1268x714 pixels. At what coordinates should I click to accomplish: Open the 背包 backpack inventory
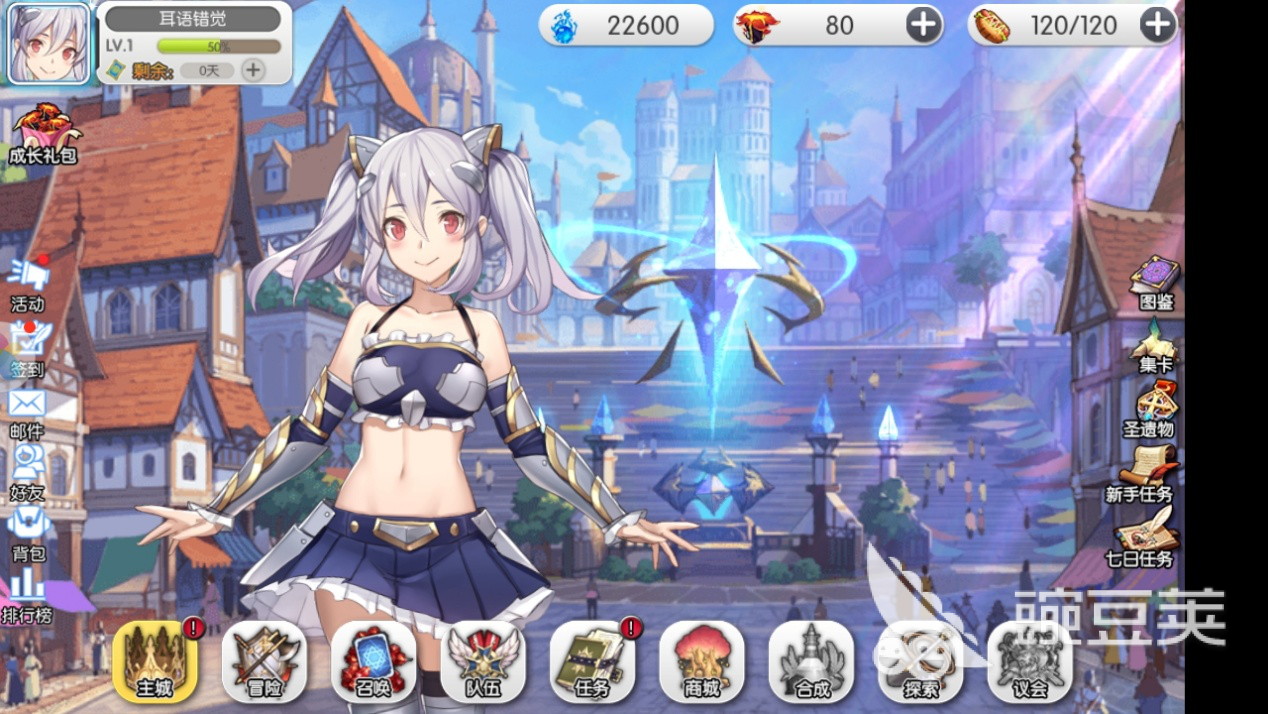[x=28, y=532]
